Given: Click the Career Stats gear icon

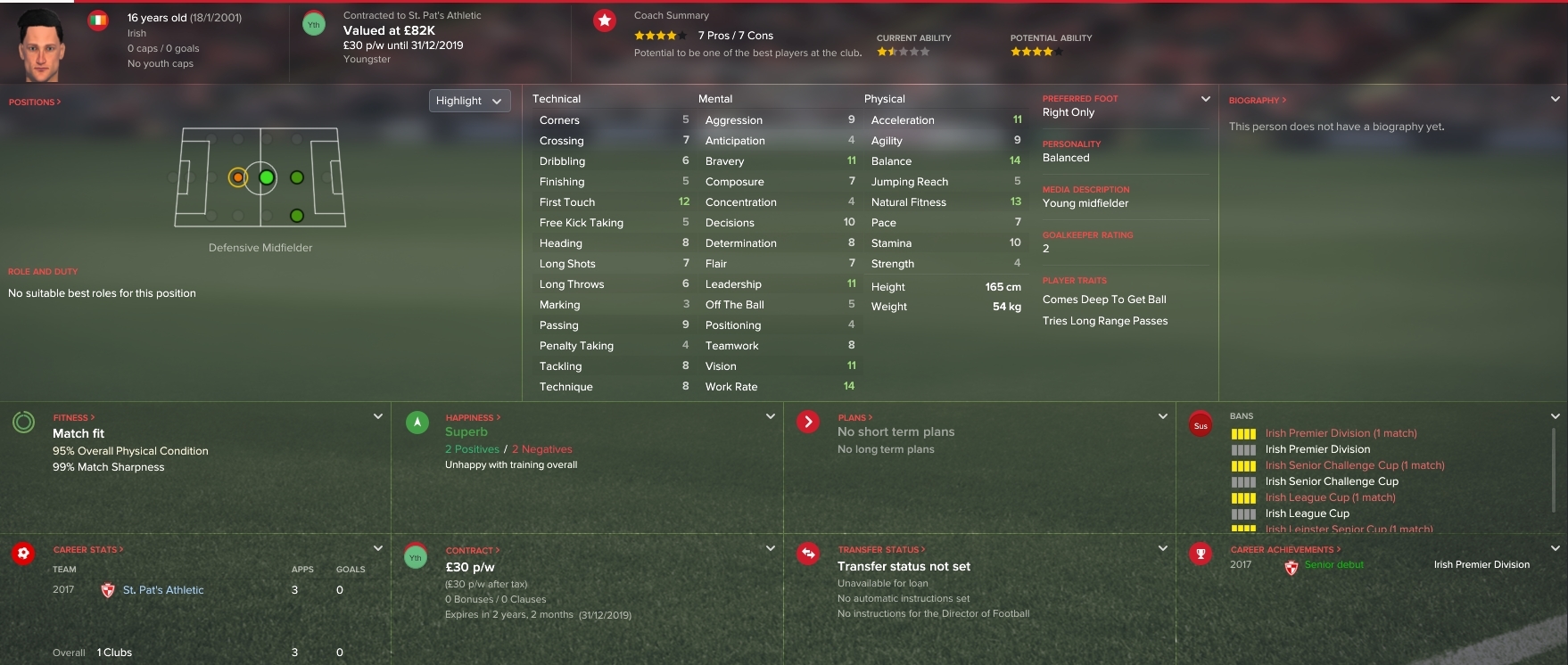Looking at the screenshot, I should 24,554.
